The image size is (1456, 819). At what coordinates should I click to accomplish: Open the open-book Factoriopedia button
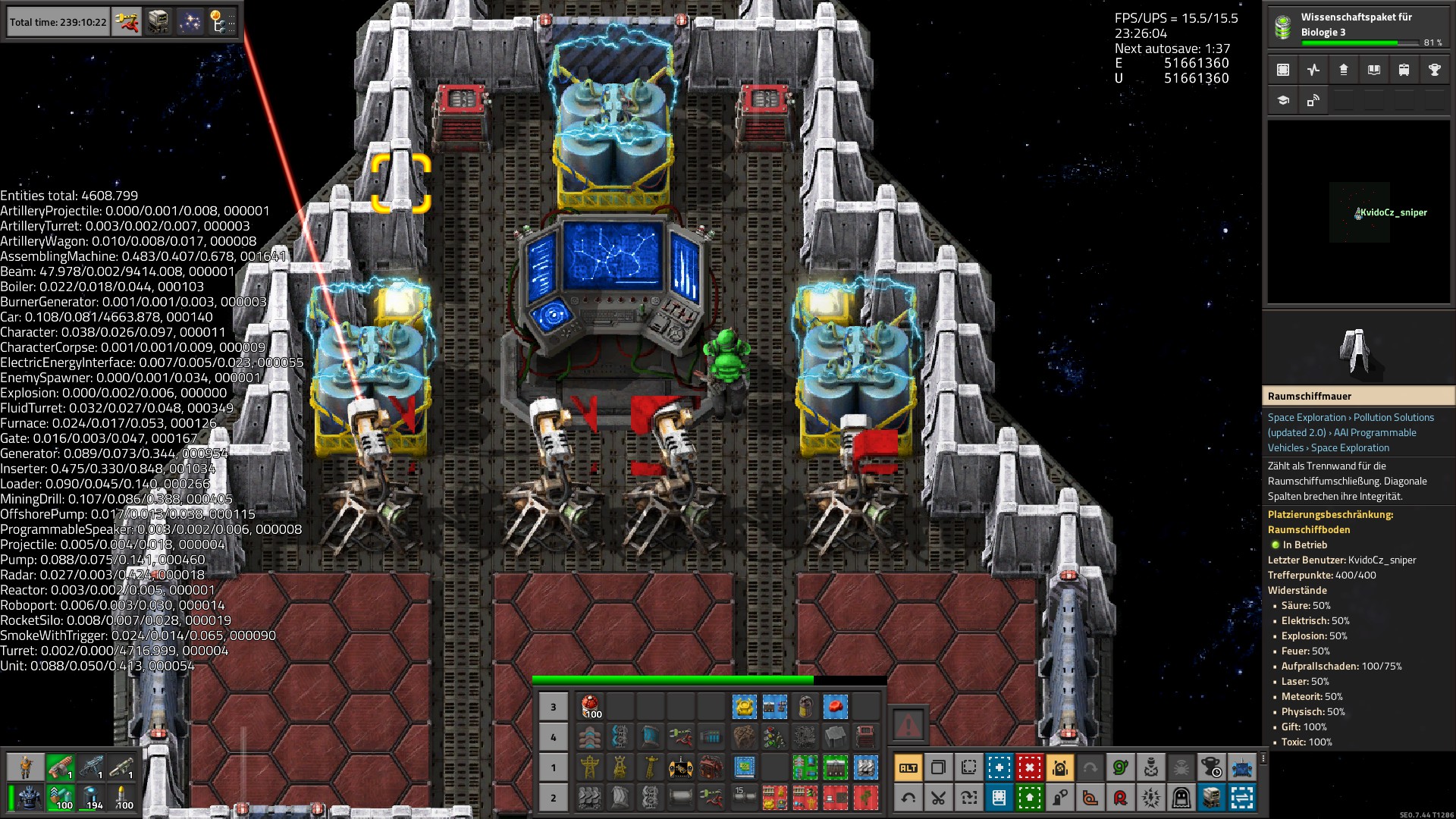pos(1373,70)
